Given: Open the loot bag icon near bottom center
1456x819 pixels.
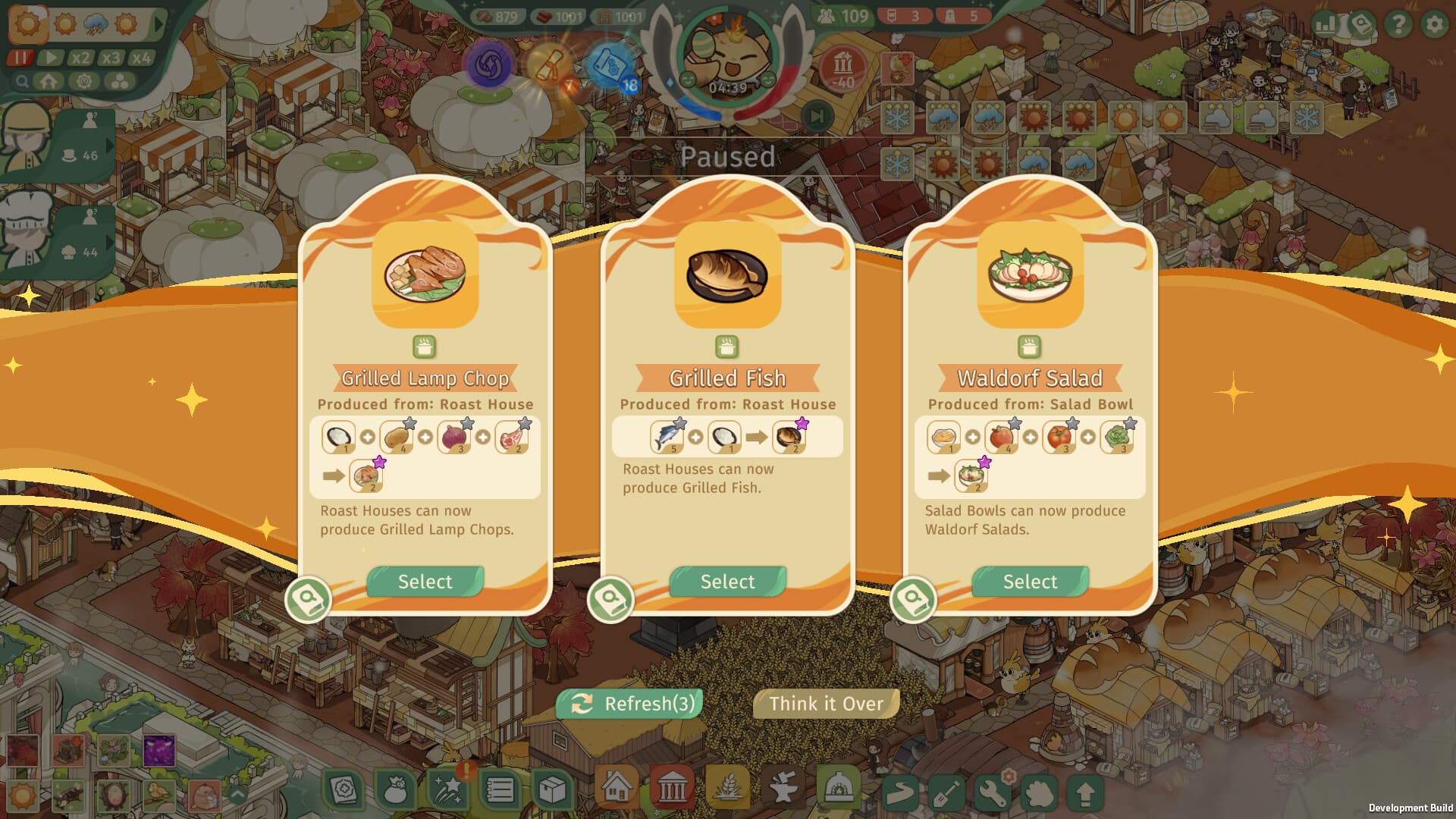Looking at the screenshot, I should 397,789.
